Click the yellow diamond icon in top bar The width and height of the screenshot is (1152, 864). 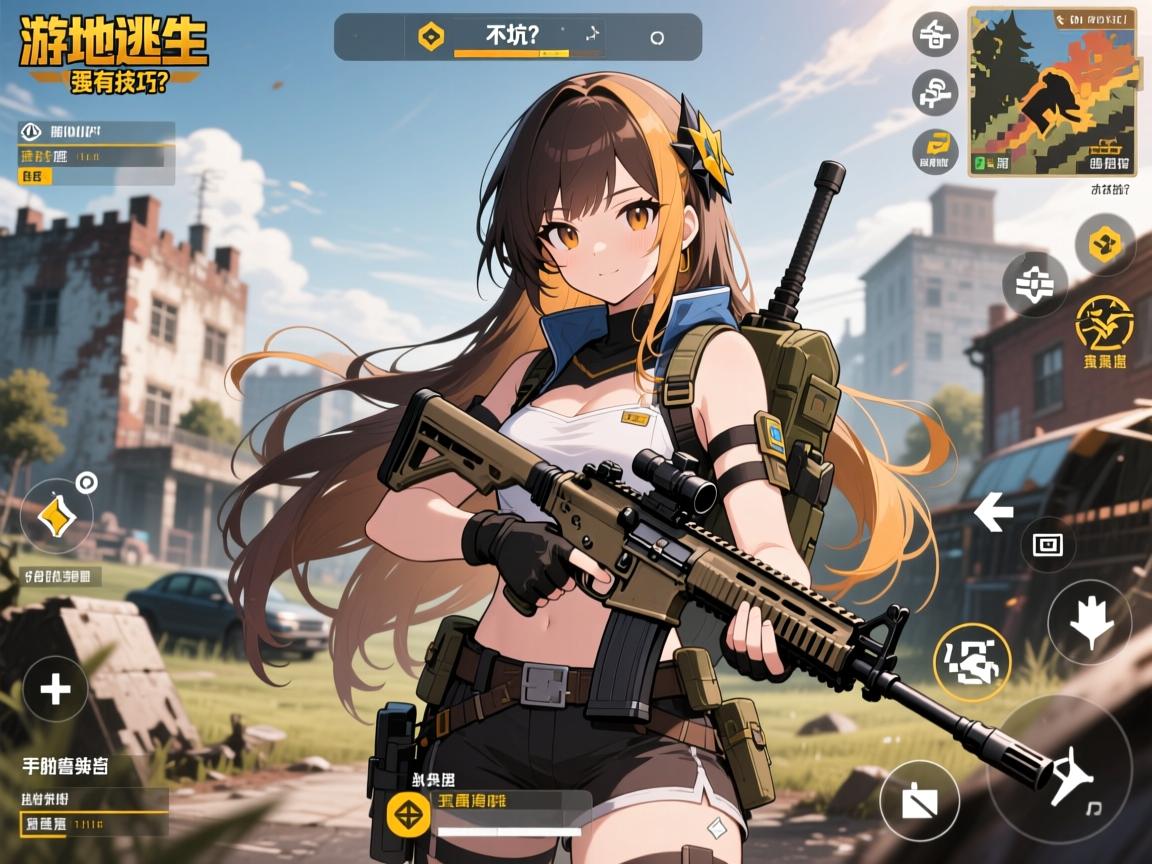[430, 37]
